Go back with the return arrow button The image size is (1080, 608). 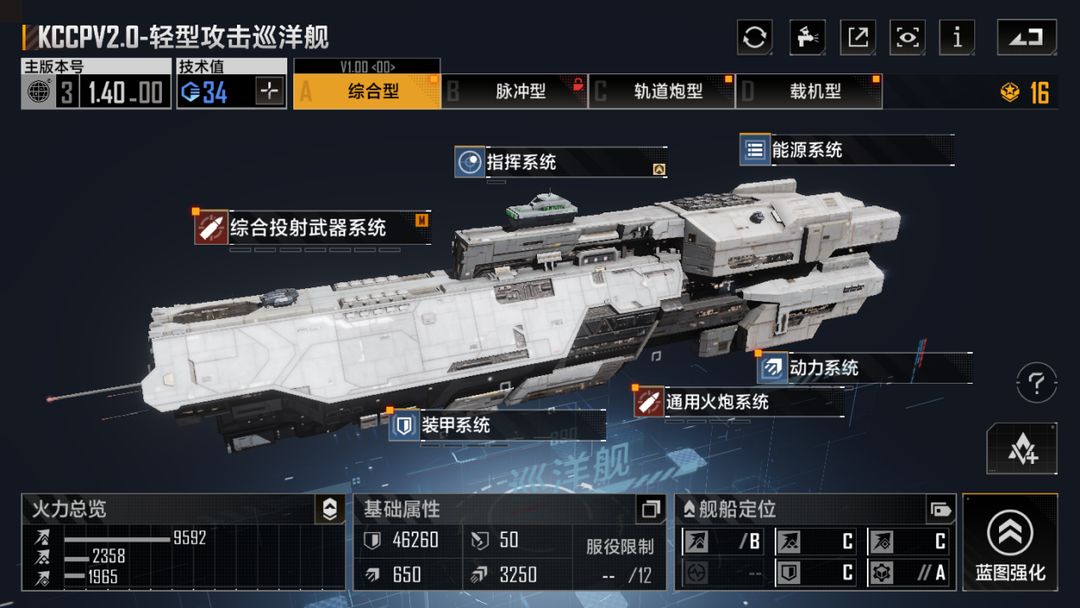[x=1026, y=38]
